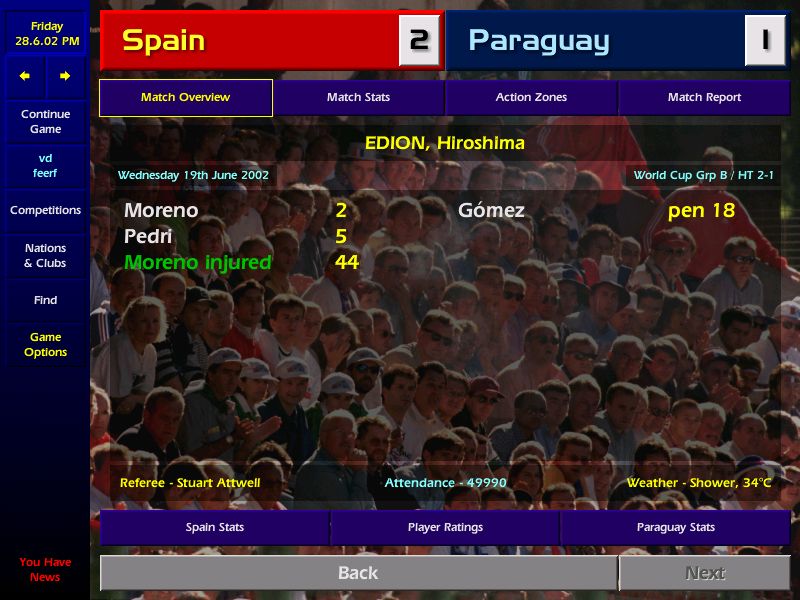800x600 pixels.
Task: View Spain Stats
Action: [214, 527]
